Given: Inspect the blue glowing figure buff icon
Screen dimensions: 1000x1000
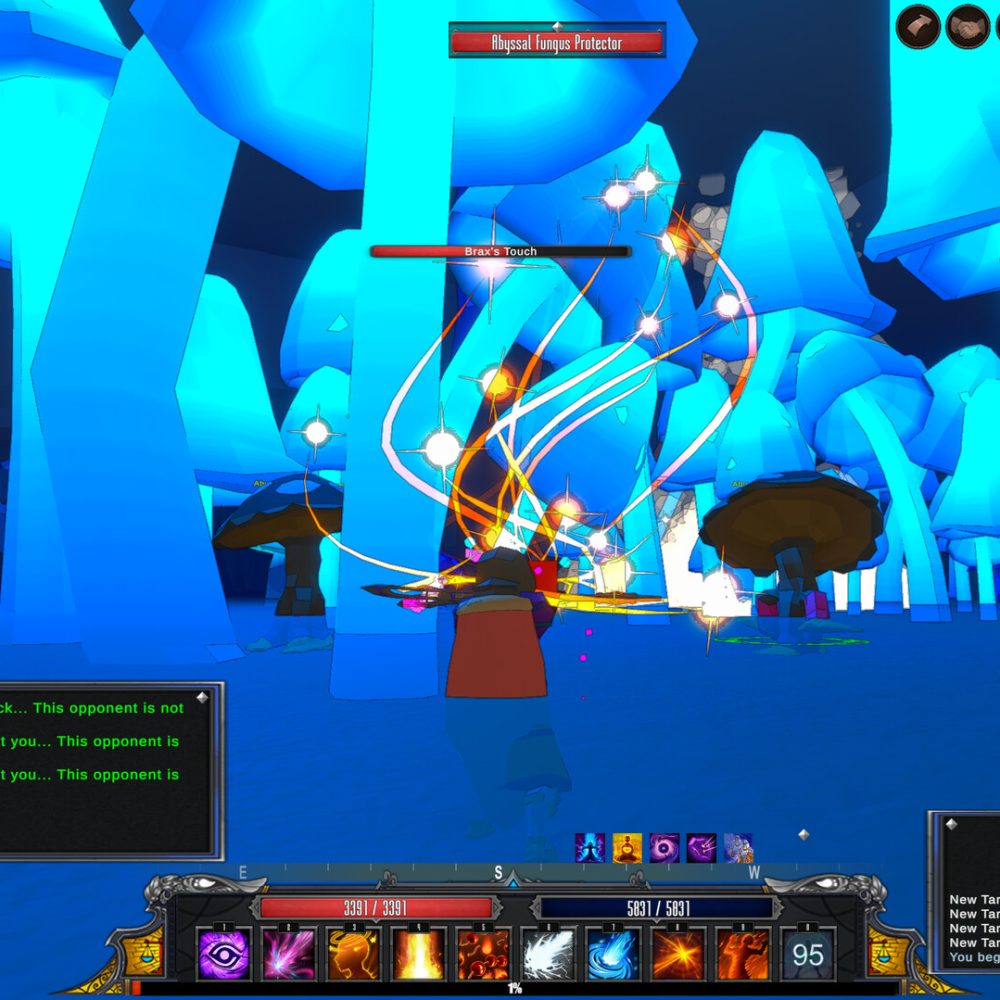Looking at the screenshot, I should [x=590, y=848].
